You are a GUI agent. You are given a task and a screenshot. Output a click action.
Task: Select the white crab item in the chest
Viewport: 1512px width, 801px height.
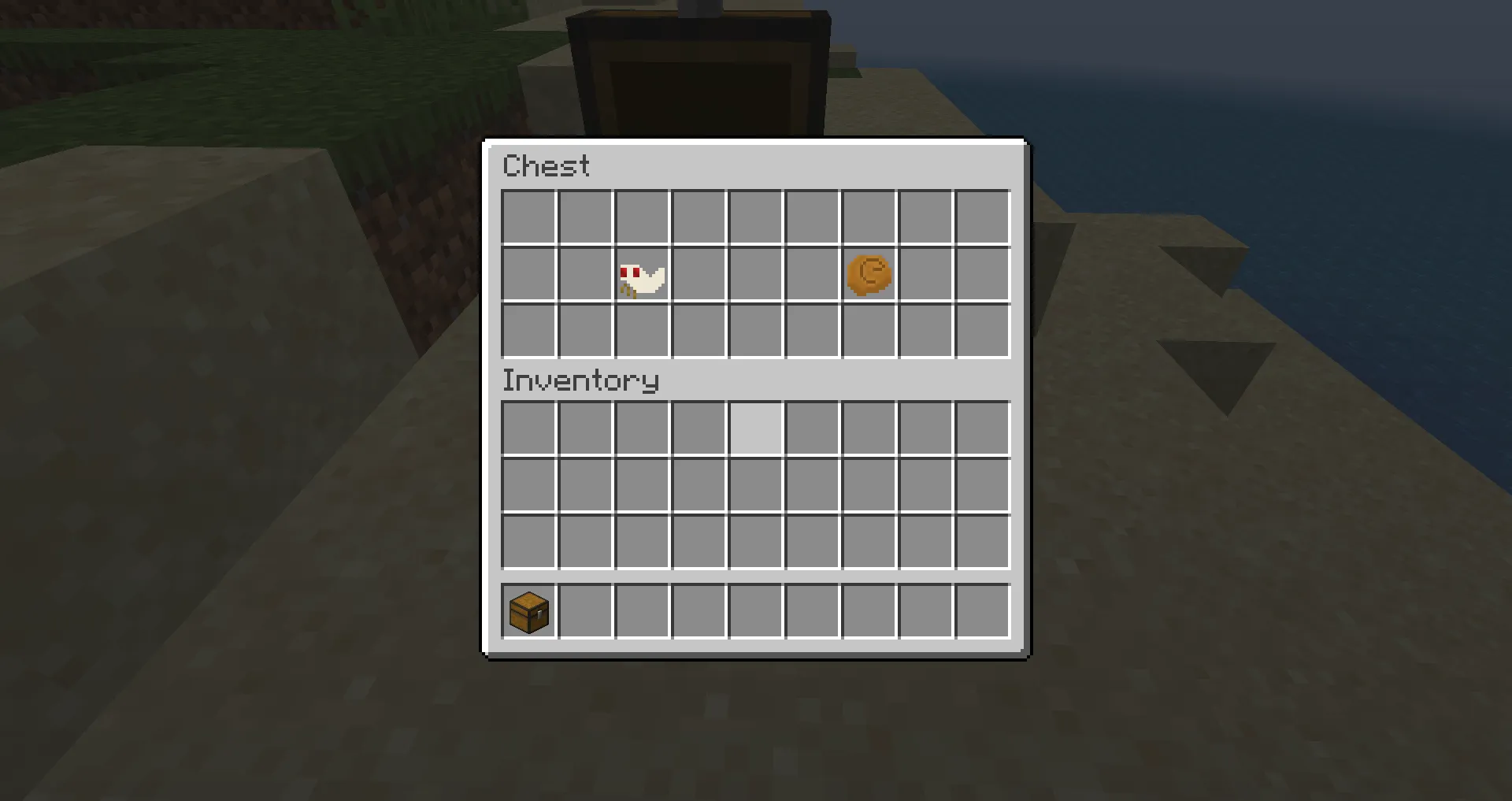[641, 273]
